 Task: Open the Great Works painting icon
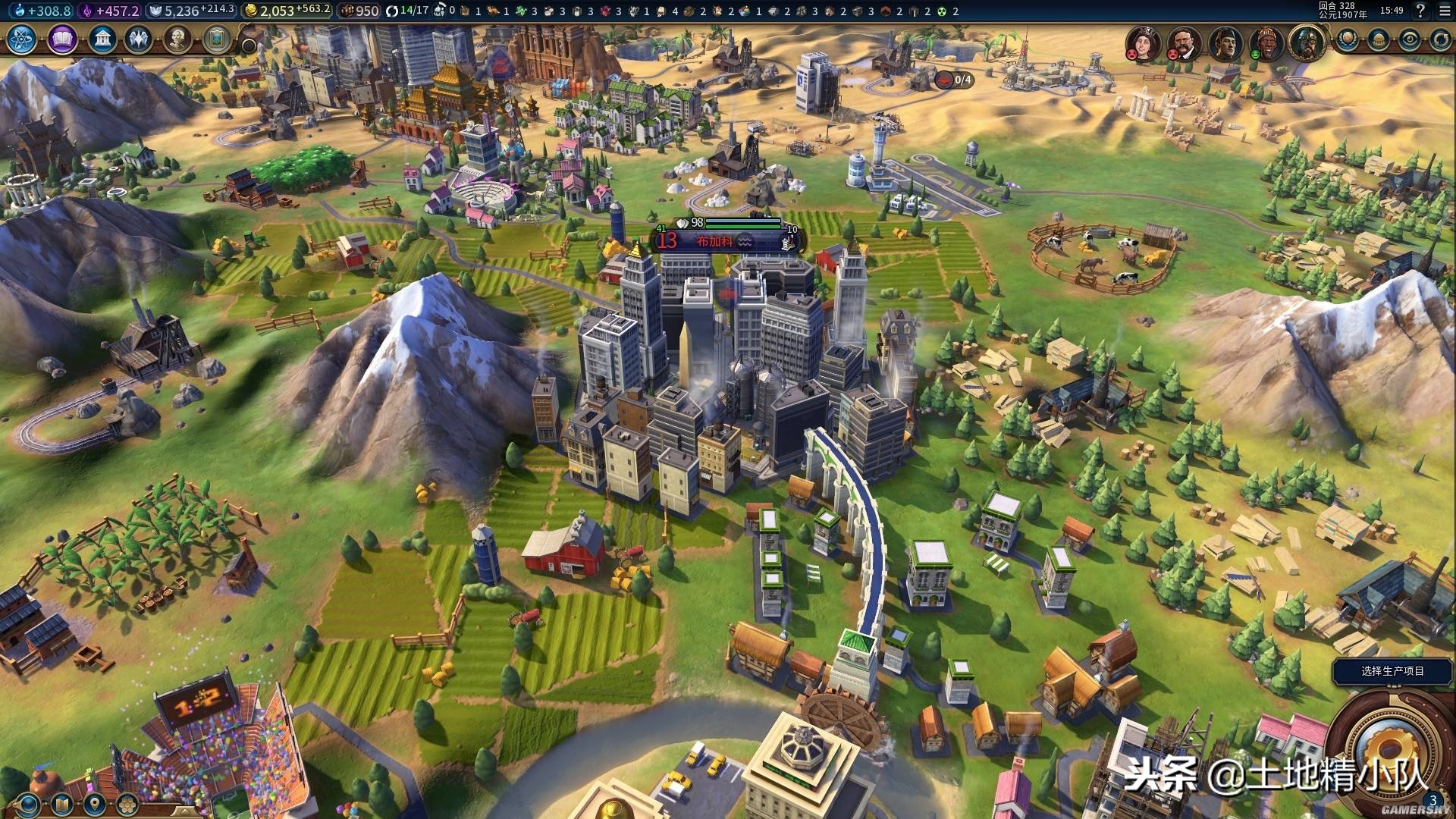click(x=217, y=39)
